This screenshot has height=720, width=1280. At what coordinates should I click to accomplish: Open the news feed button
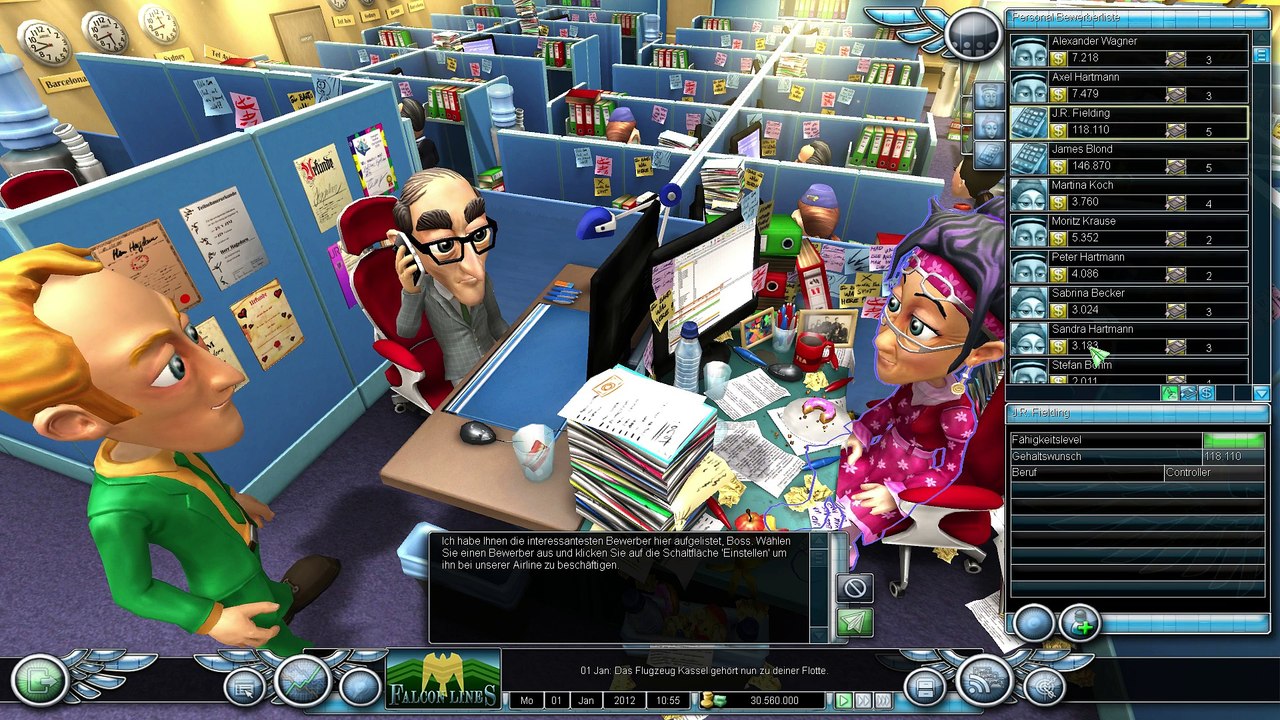[985, 681]
